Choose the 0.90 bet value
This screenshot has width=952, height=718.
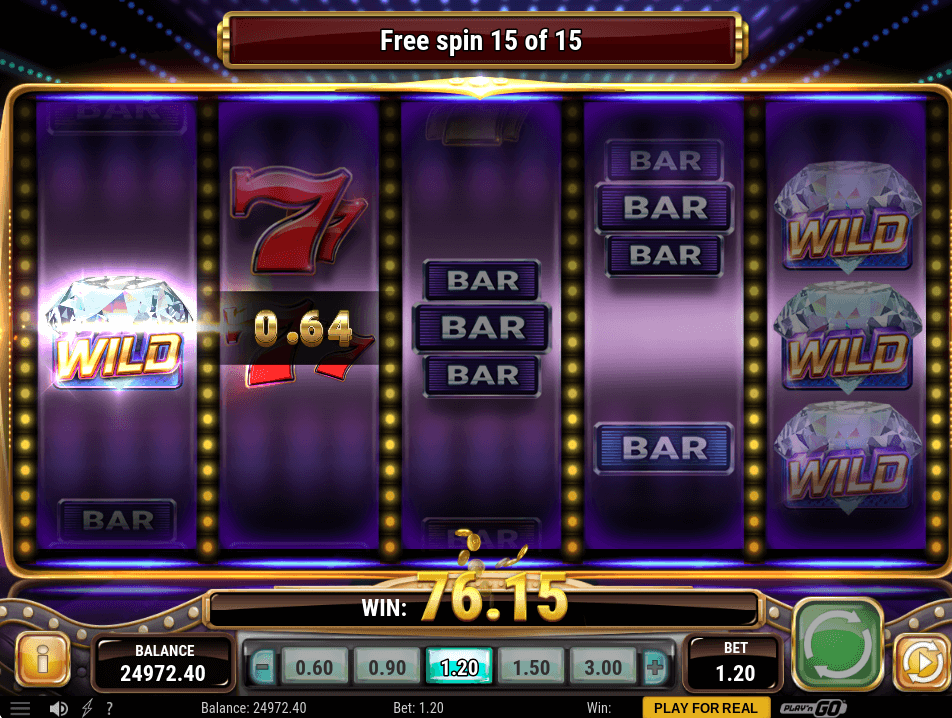387,667
